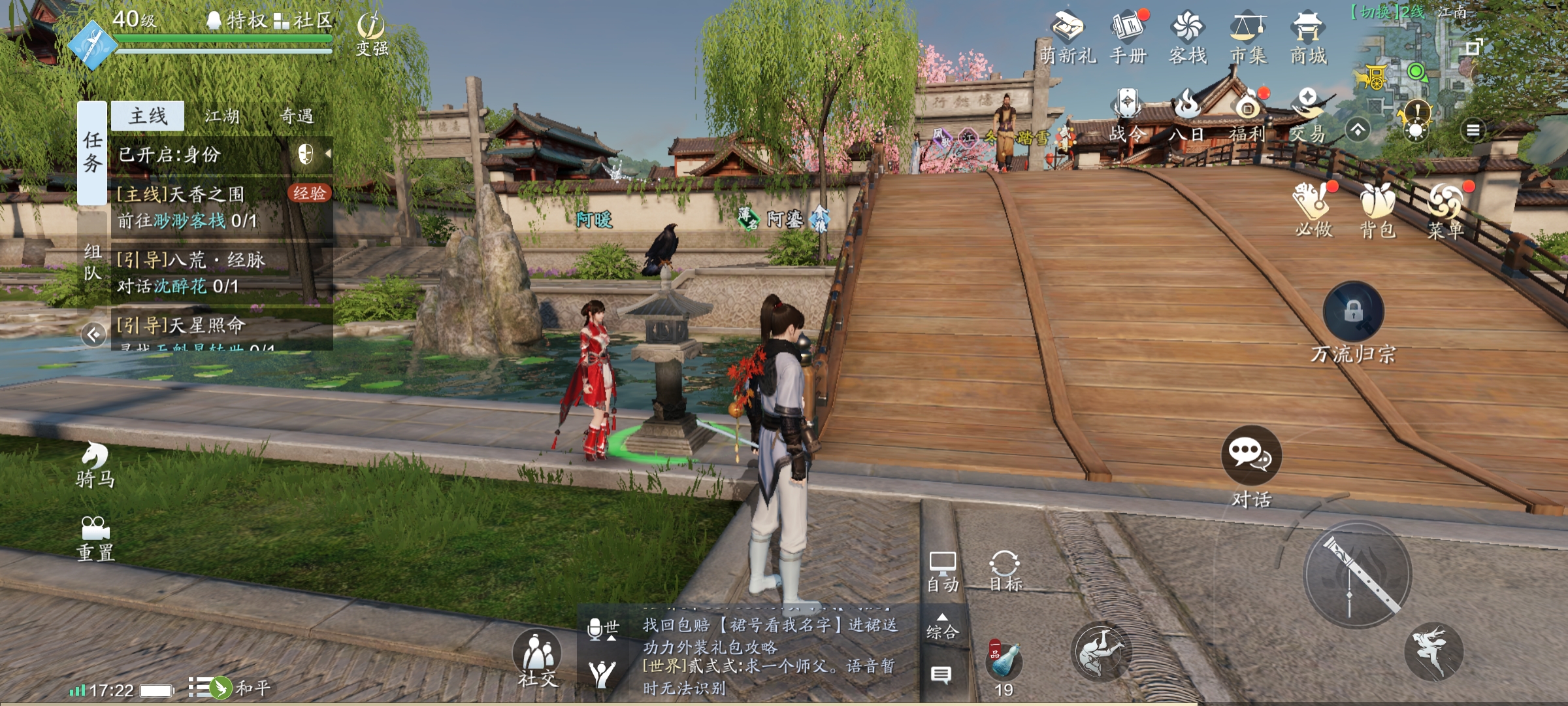
Task: Enter the 客栈 inn menu
Action: click(1188, 38)
